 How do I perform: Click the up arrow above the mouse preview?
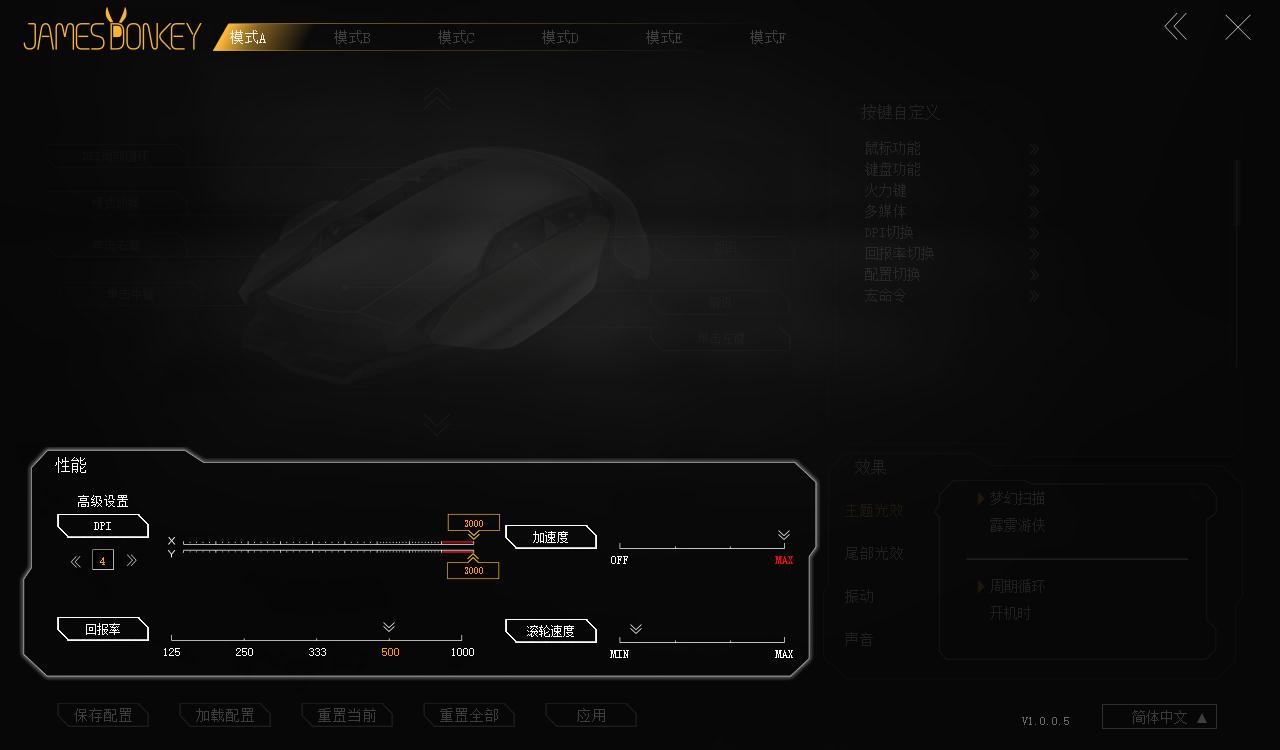pyautogui.click(x=436, y=98)
